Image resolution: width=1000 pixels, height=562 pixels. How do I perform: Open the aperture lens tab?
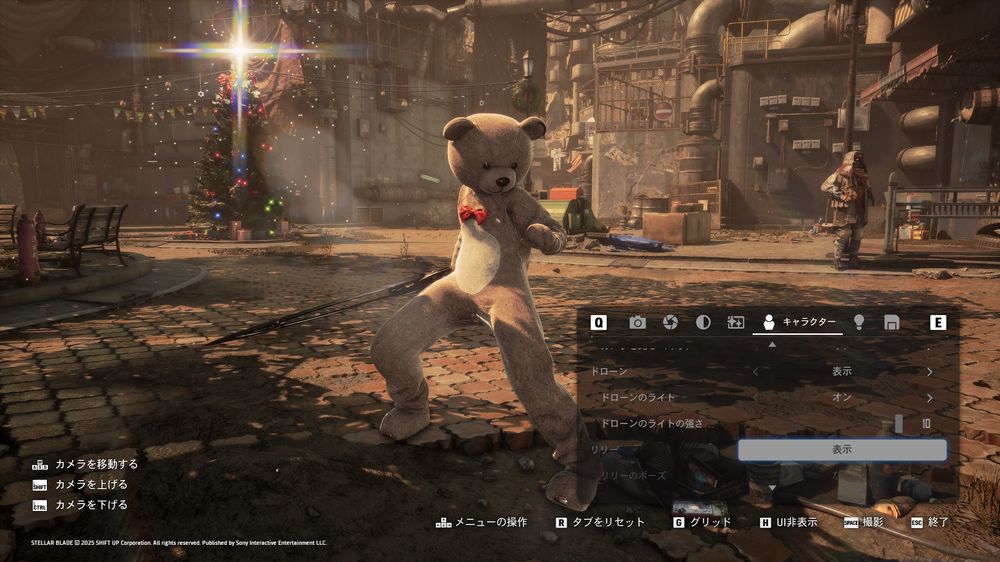click(x=671, y=322)
